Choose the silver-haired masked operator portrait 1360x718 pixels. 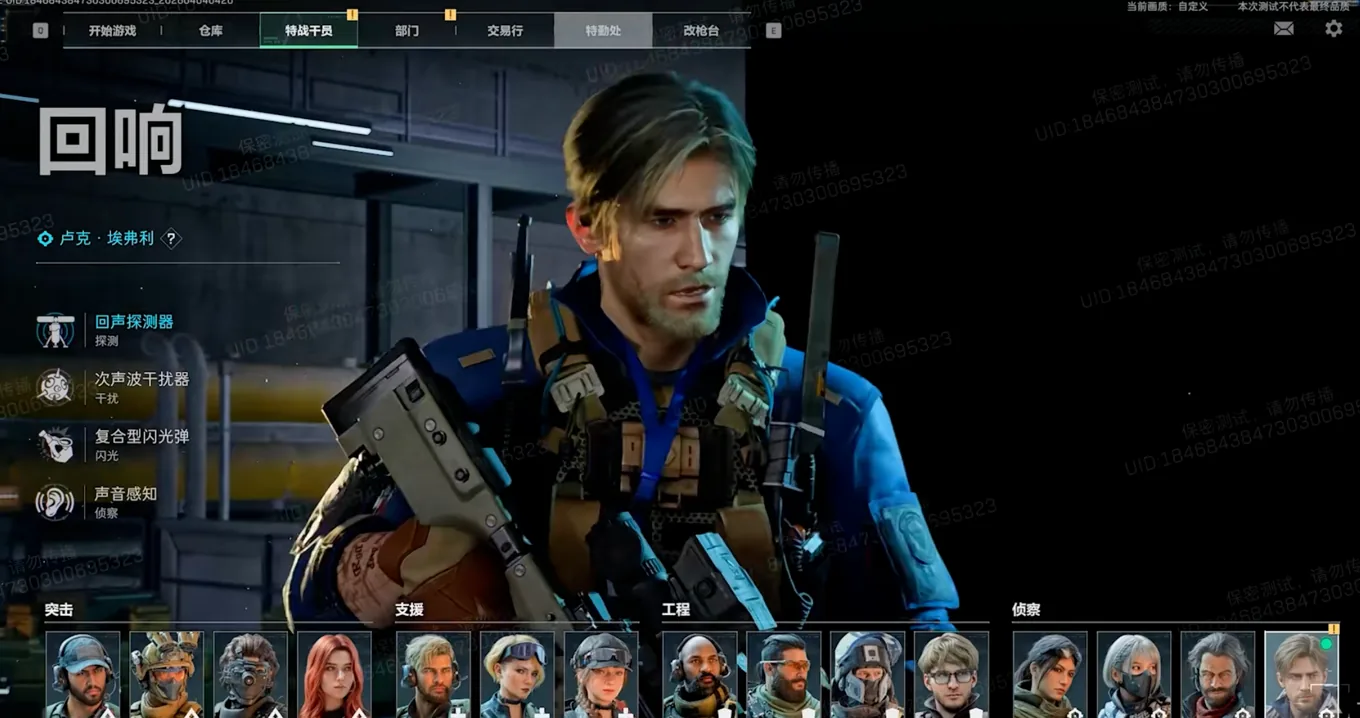pos(1134,675)
